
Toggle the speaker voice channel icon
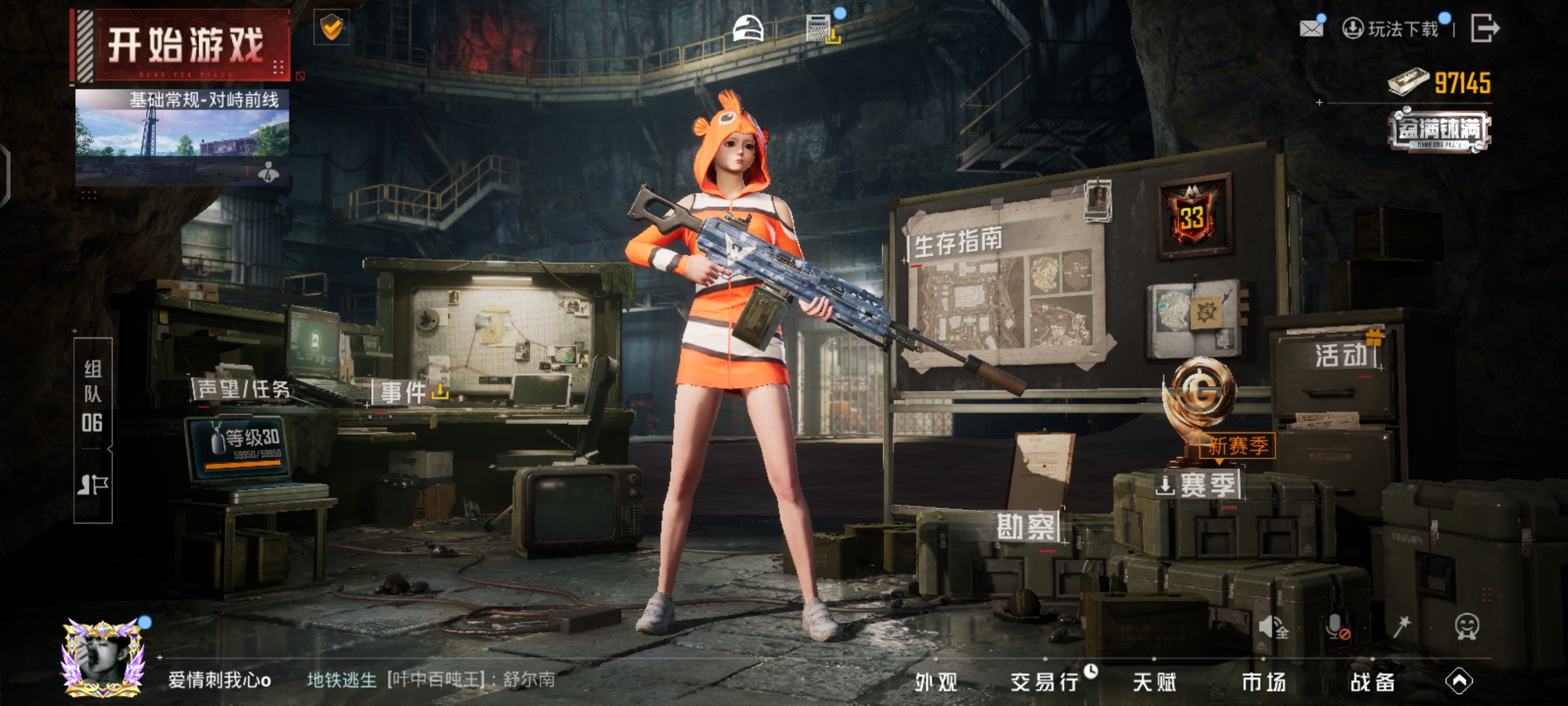pyautogui.click(x=1273, y=628)
